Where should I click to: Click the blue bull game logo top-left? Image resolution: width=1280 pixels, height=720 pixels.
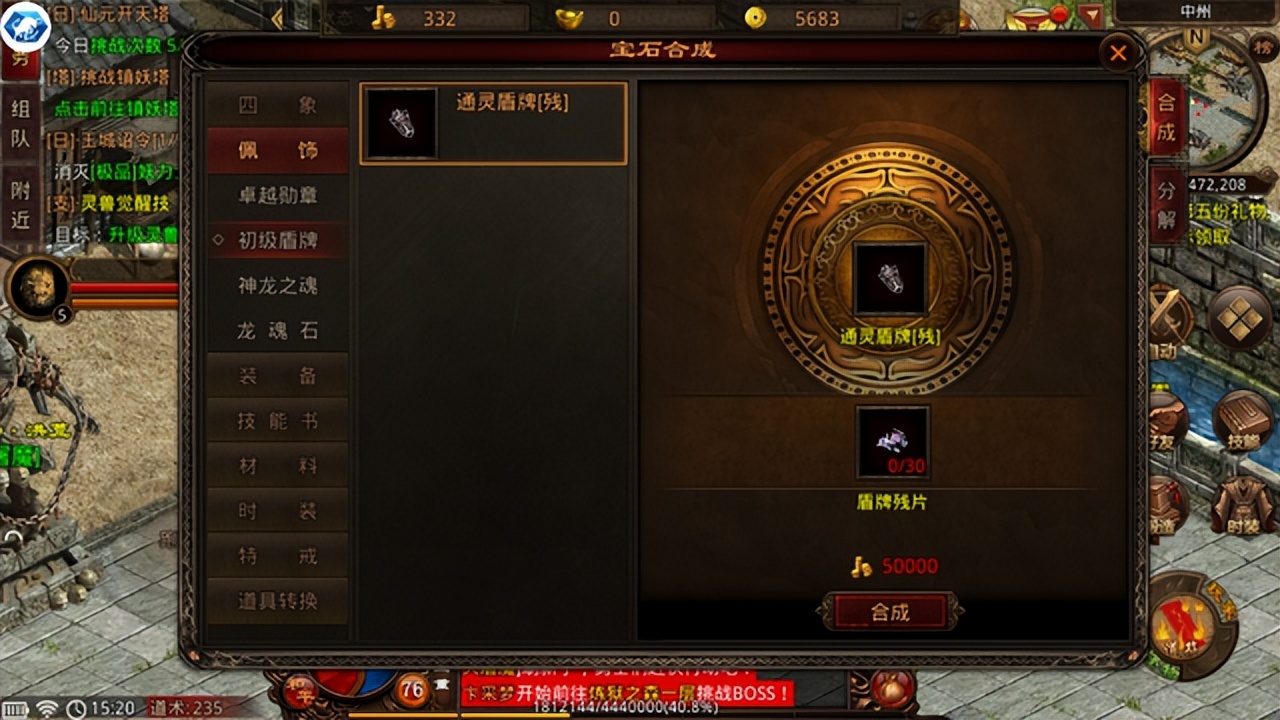coord(25,25)
